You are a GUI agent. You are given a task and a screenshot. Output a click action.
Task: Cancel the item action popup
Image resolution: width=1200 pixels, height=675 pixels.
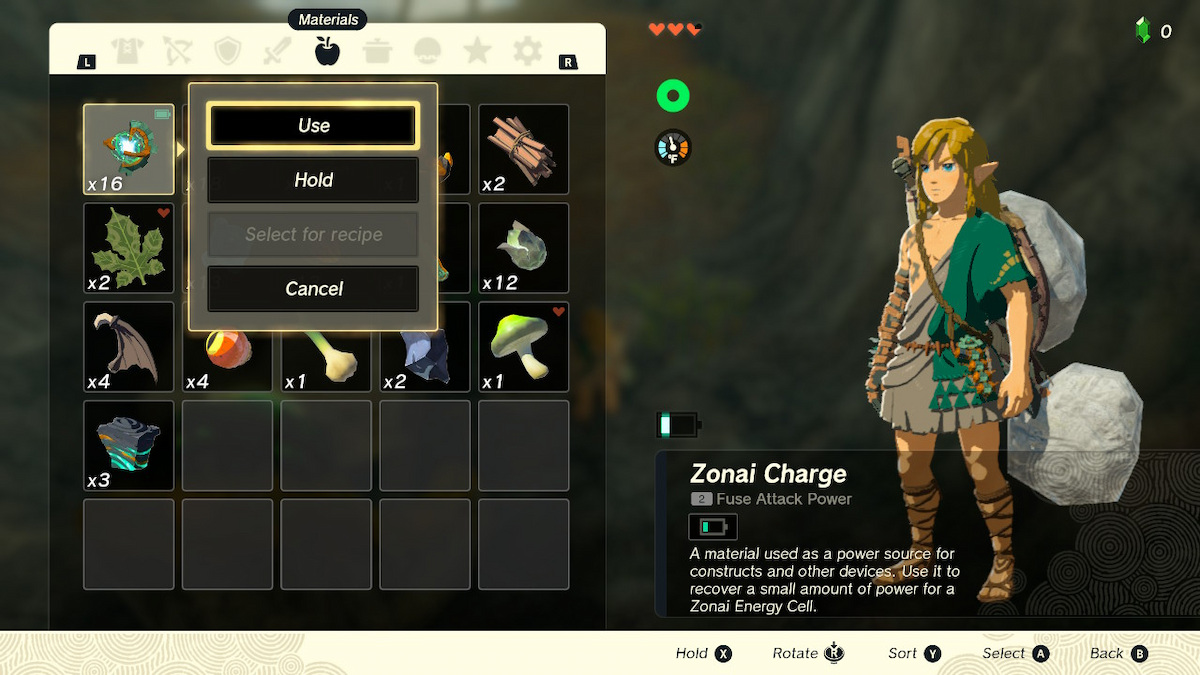[x=313, y=289]
